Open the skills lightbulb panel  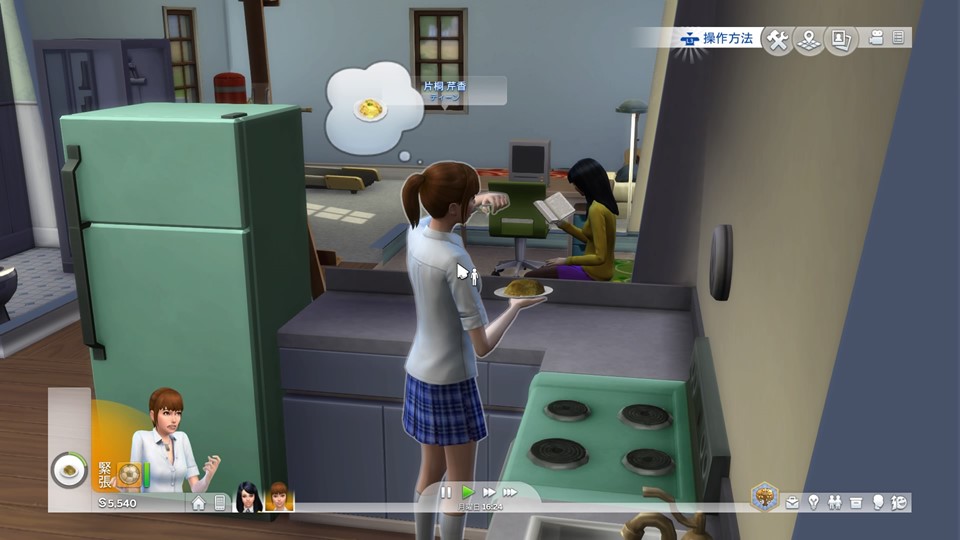click(813, 503)
